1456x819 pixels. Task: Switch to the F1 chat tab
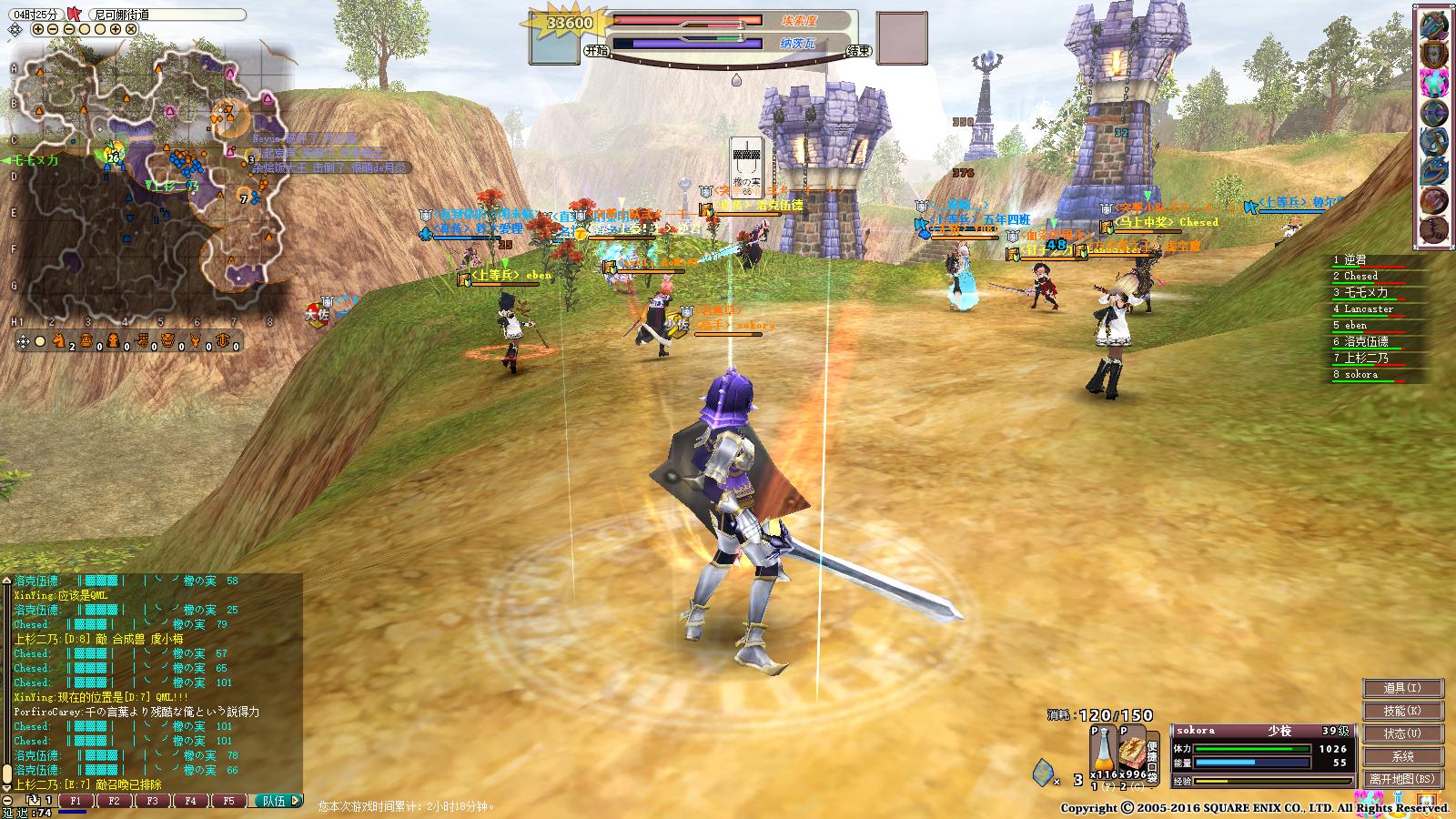point(76,802)
